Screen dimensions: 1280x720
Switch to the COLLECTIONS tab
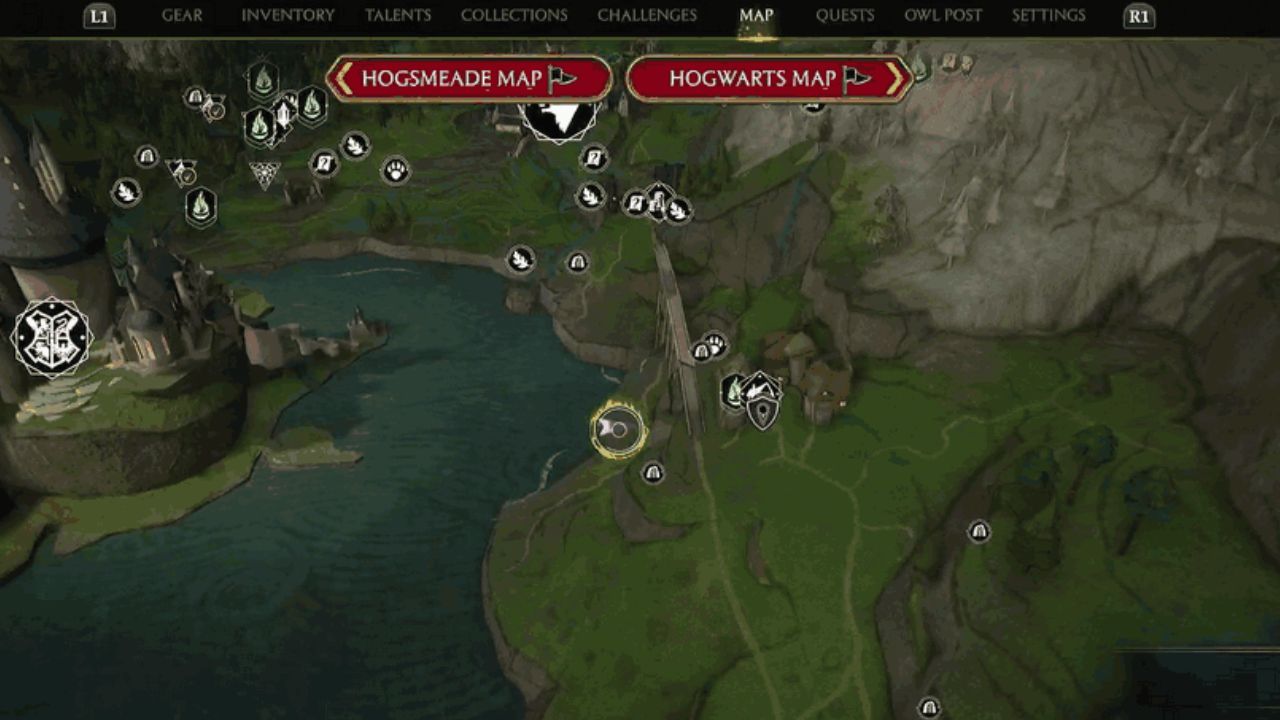[512, 15]
